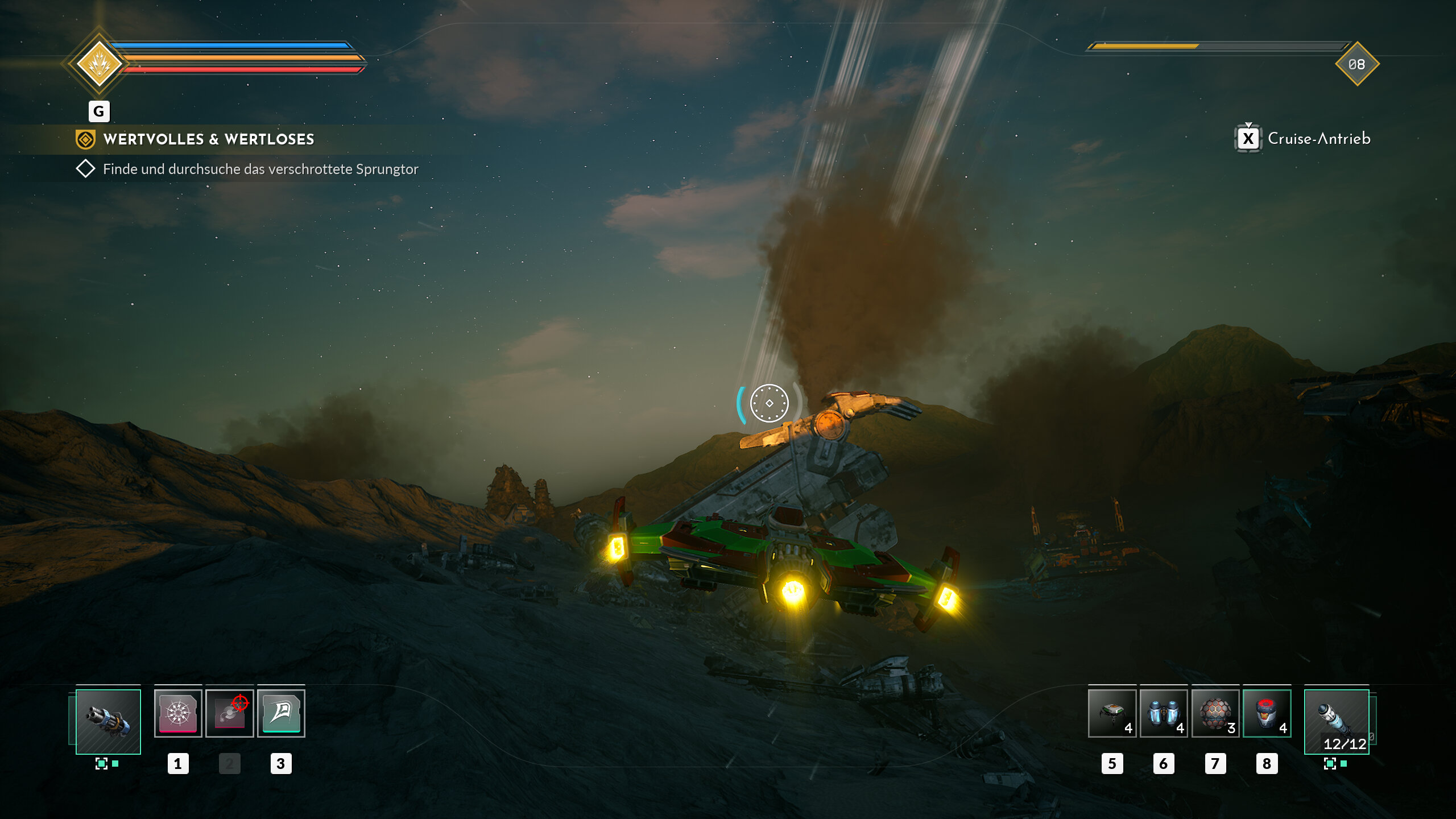This screenshot has width=1456, height=819.
Task: Click the level 08 diamond badge
Action: pos(1357,64)
